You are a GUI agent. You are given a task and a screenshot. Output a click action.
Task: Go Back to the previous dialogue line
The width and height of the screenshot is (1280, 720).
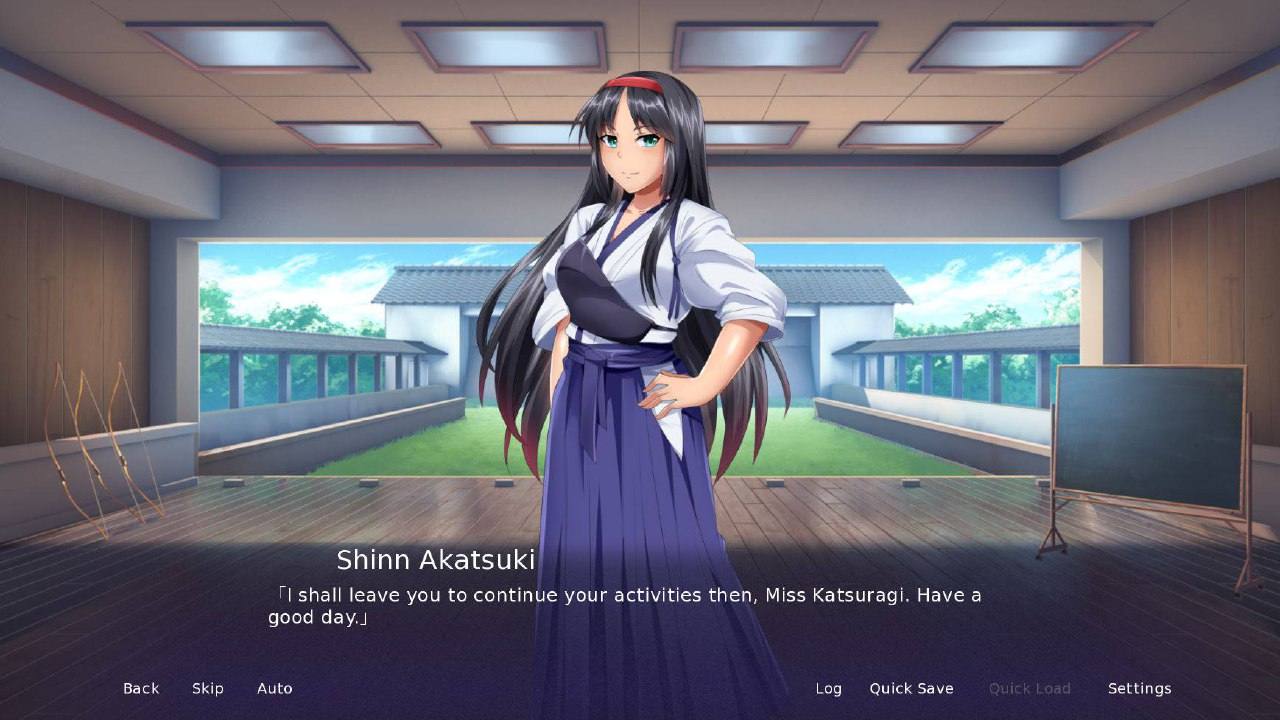[x=141, y=688]
